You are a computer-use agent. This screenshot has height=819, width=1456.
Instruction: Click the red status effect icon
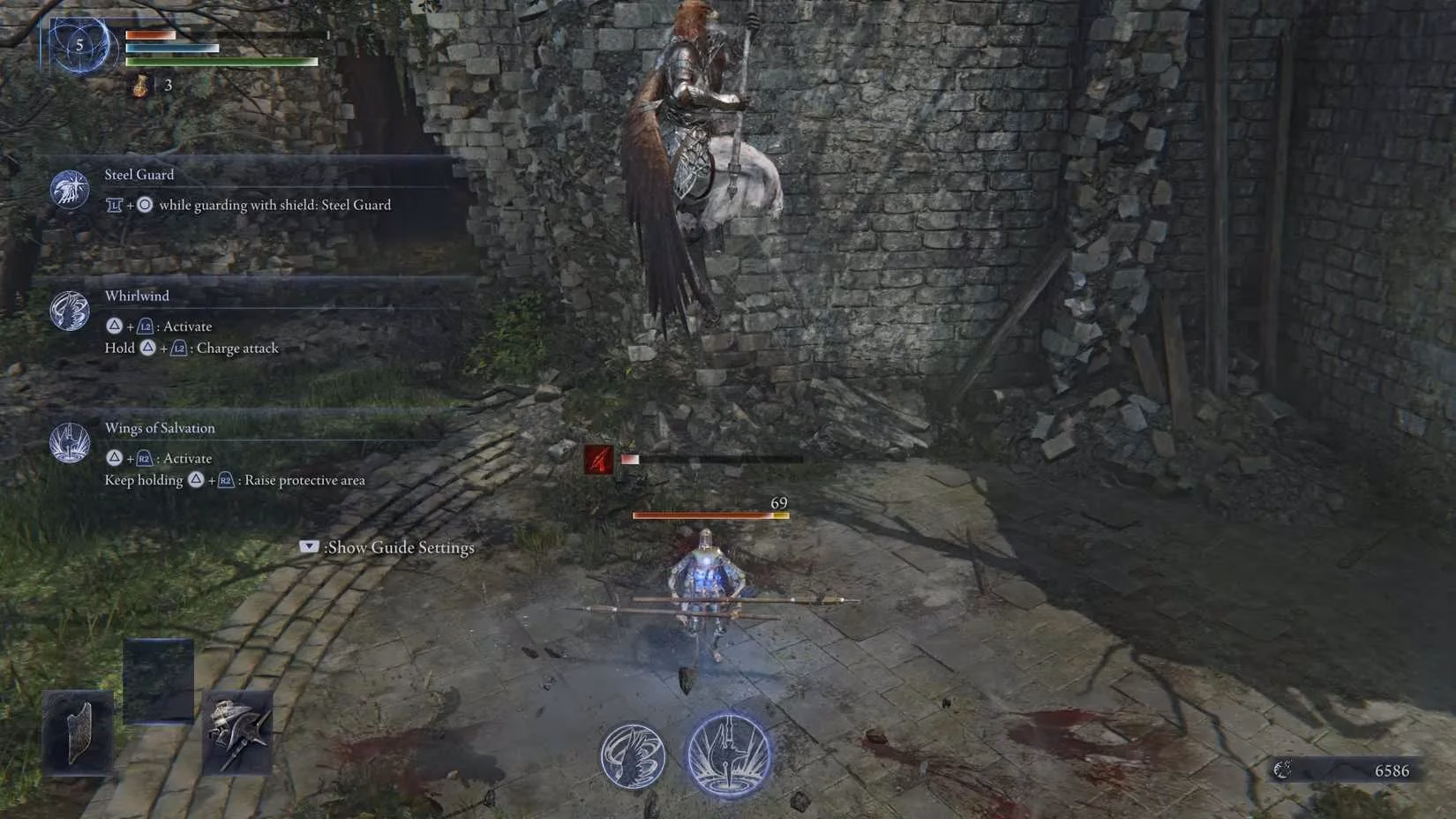point(598,459)
